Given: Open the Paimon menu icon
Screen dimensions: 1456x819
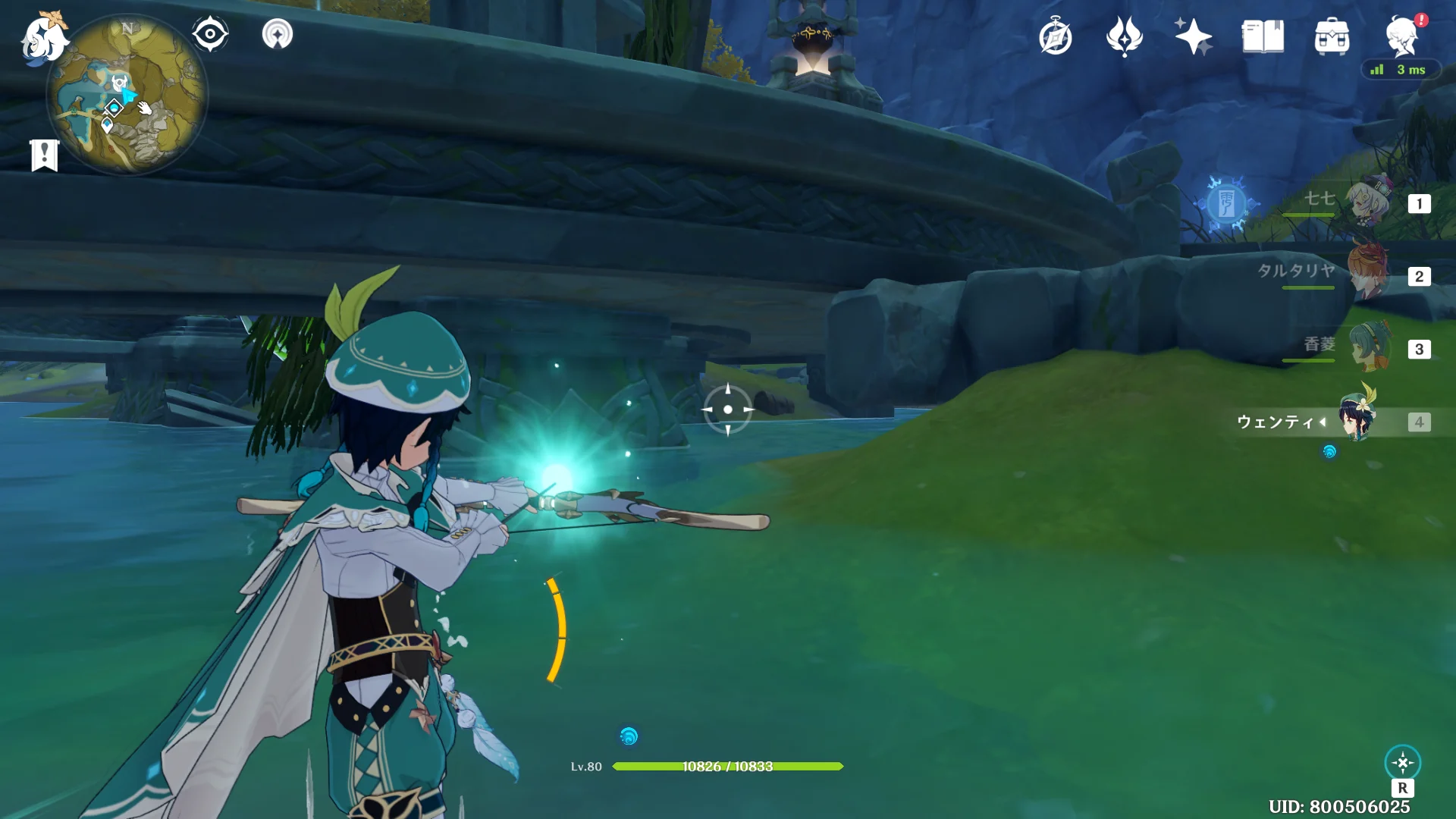Looking at the screenshot, I should click(42, 36).
